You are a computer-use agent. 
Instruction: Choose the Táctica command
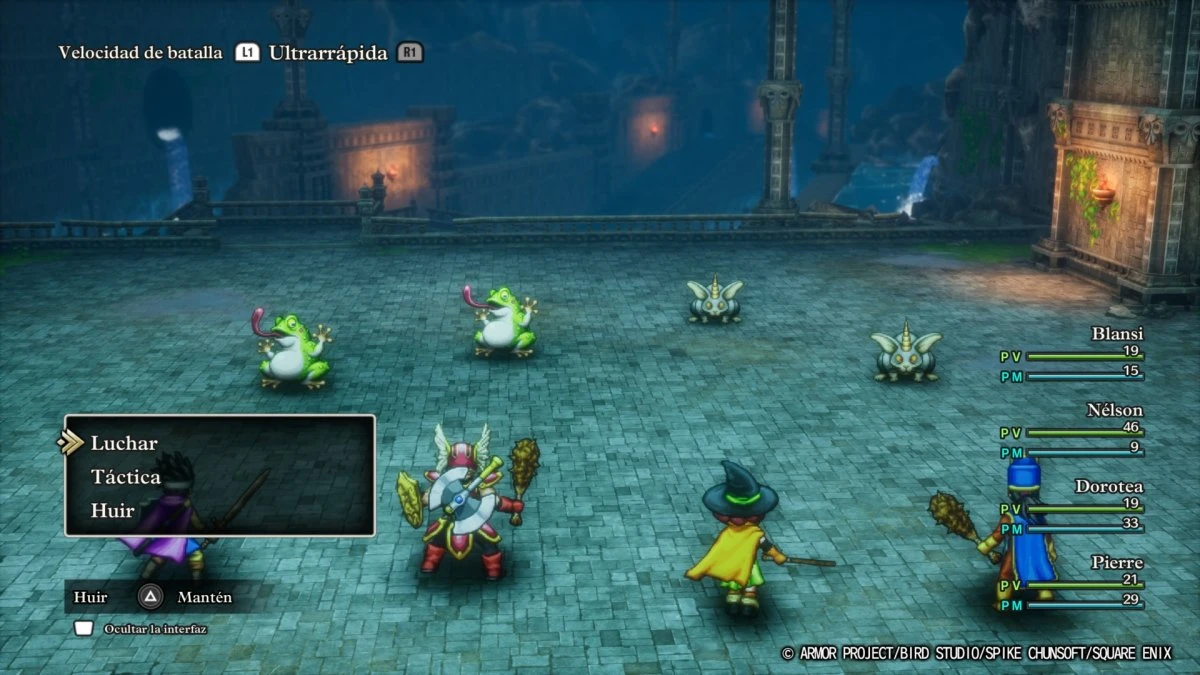(x=125, y=477)
